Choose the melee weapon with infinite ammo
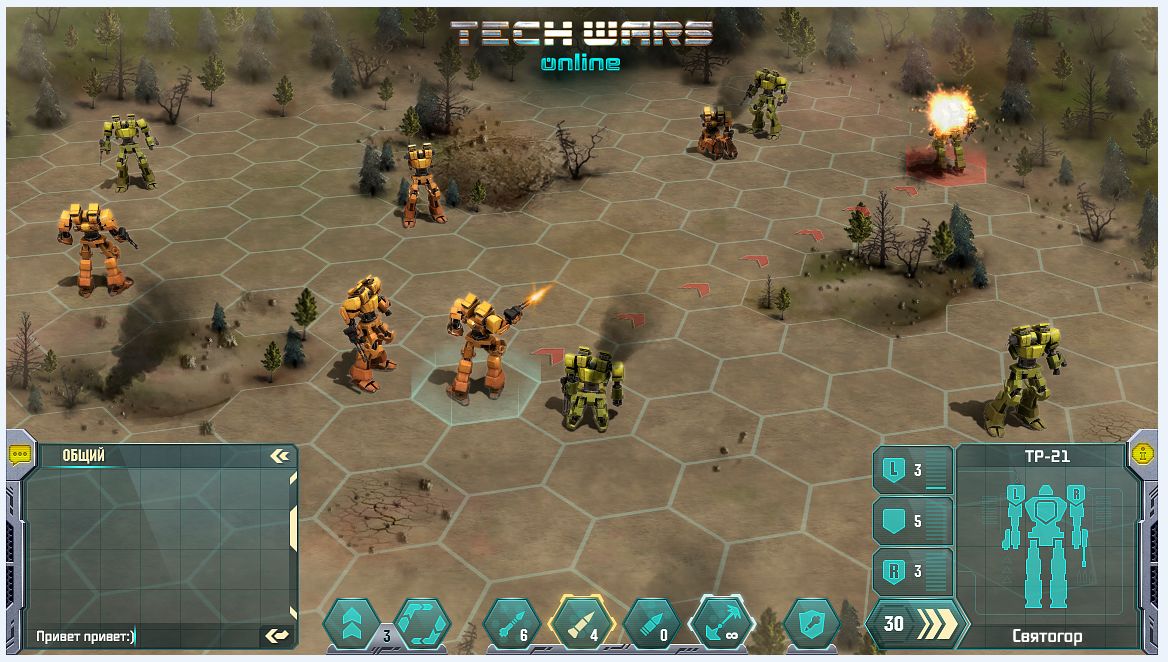1168x662 pixels. (722, 624)
